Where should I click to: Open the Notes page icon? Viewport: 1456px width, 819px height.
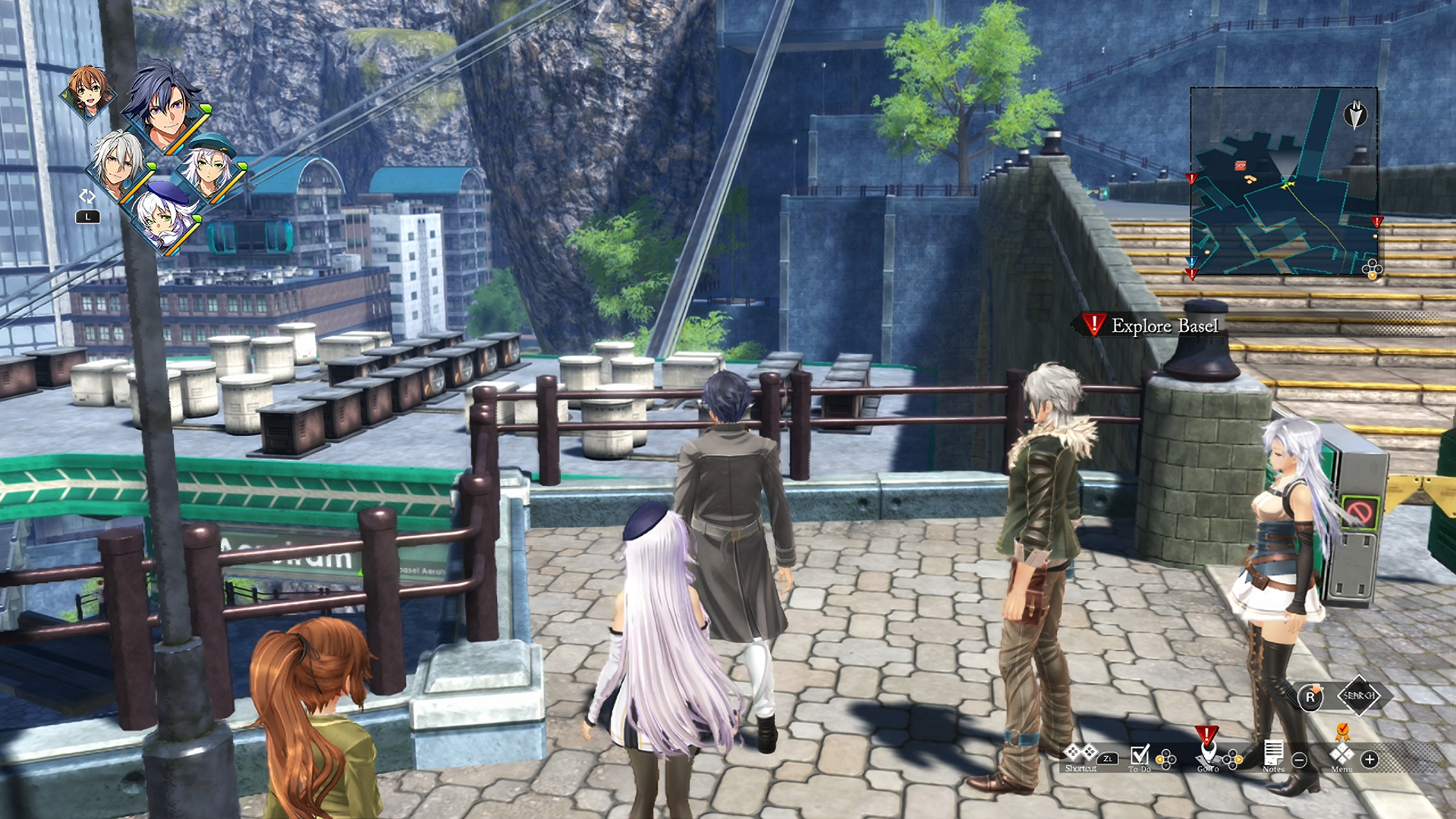(x=1273, y=754)
